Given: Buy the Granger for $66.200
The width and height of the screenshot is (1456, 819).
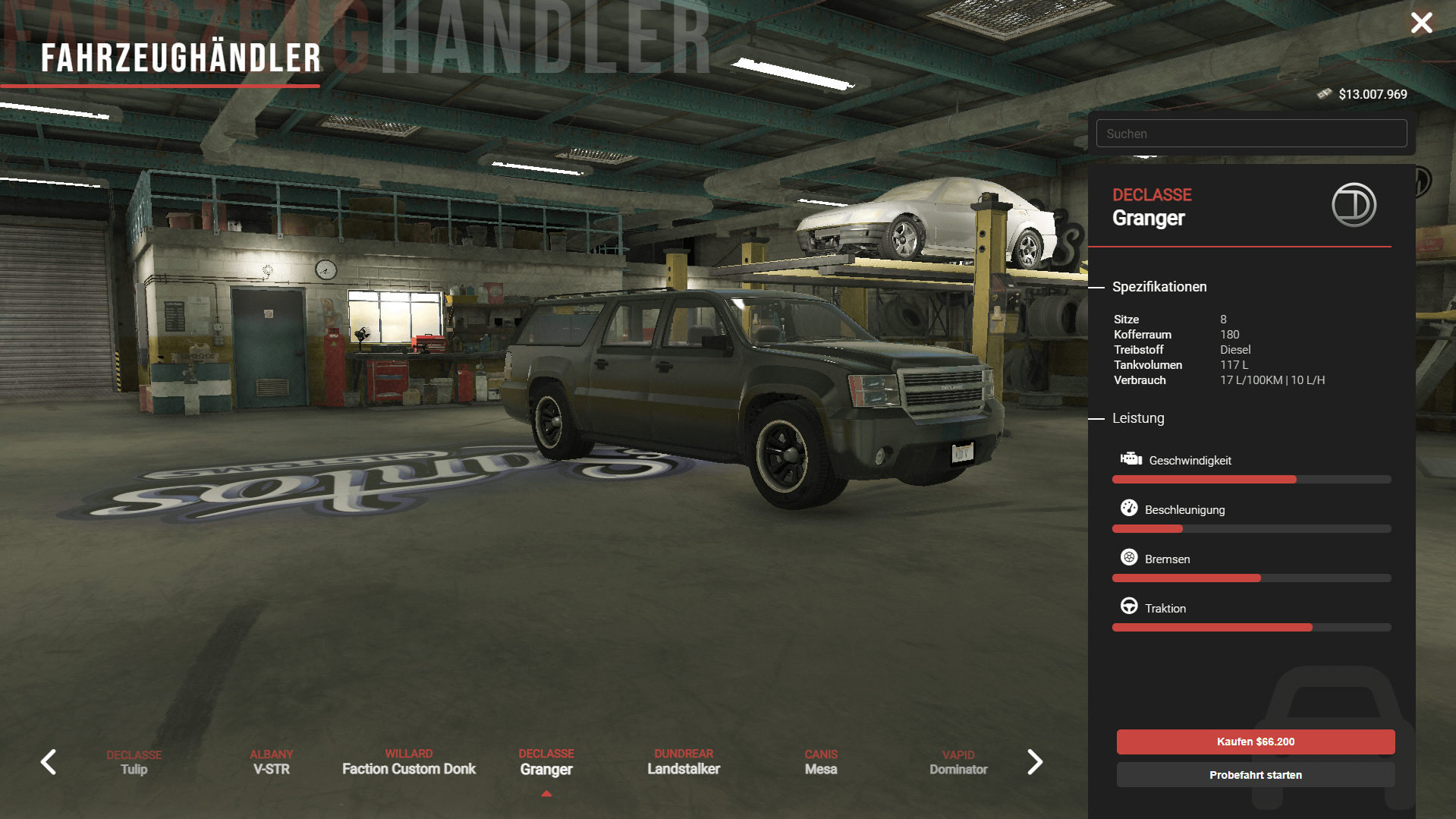Looking at the screenshot, I should (1255, 742).
